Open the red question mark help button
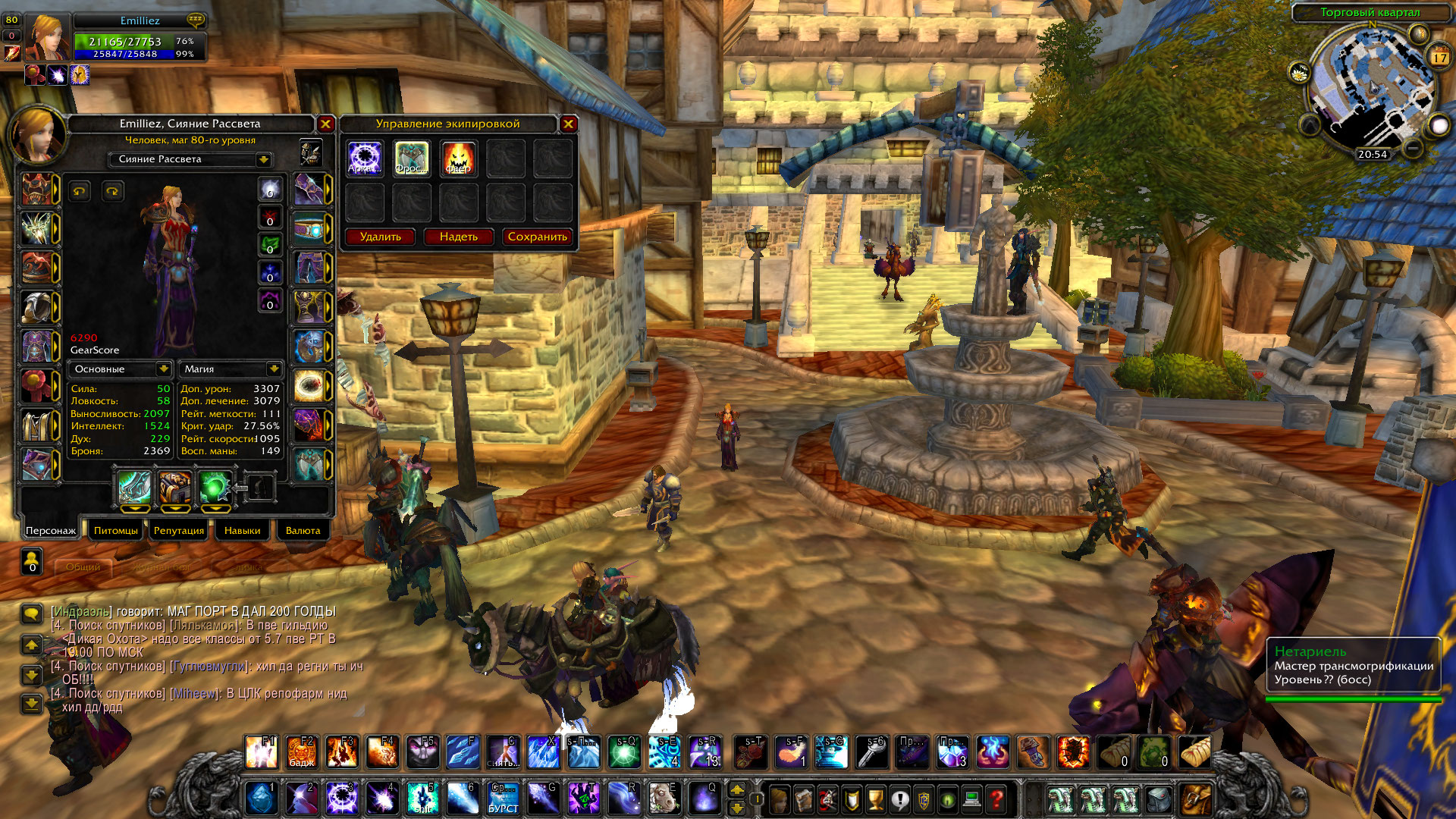 [996, 799]
